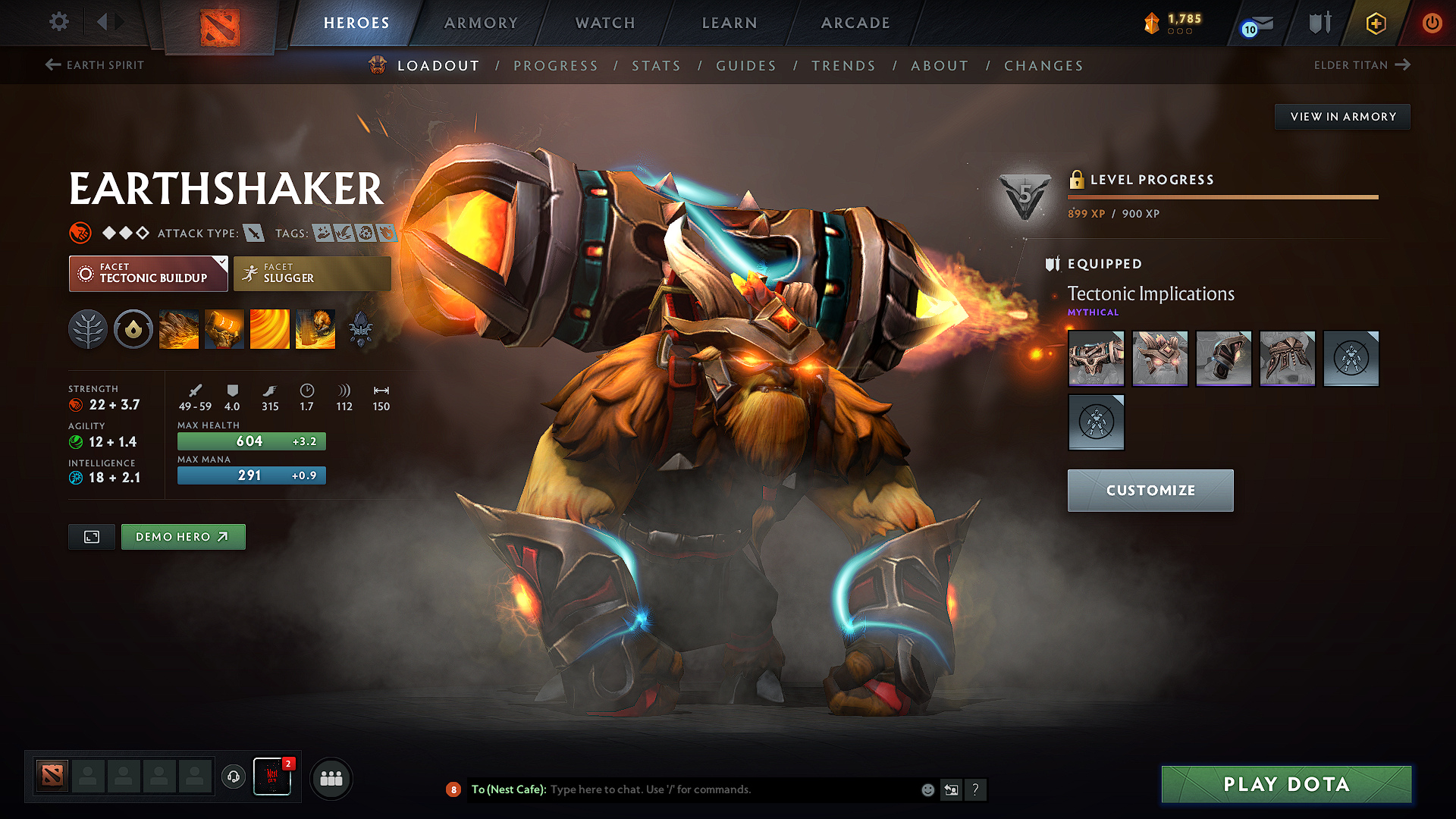Open the chat panel expander beside the emoji
The height and width of the screenshot is (819, 1456).
[951, 789]
